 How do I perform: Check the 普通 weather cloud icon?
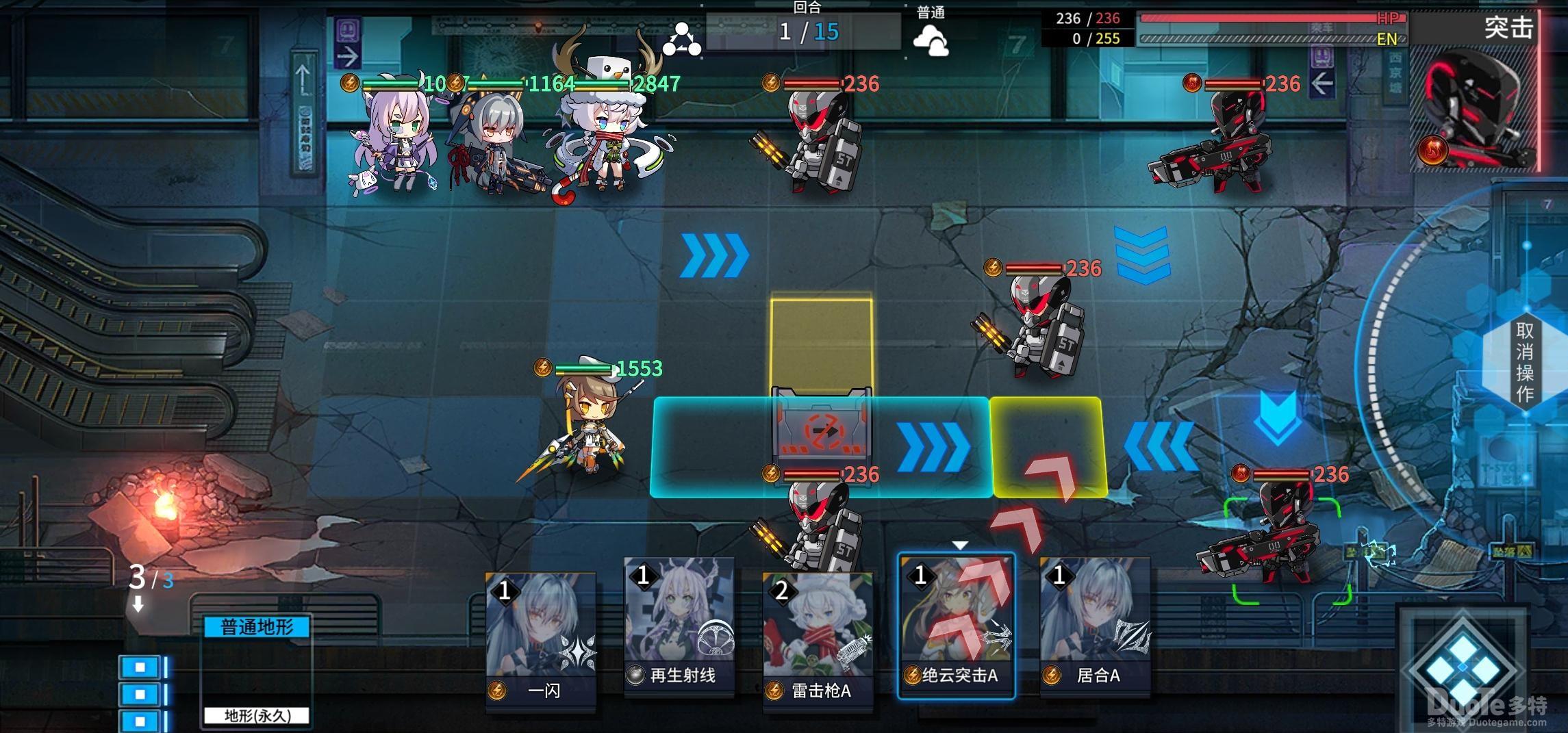[x=931, y=40]
